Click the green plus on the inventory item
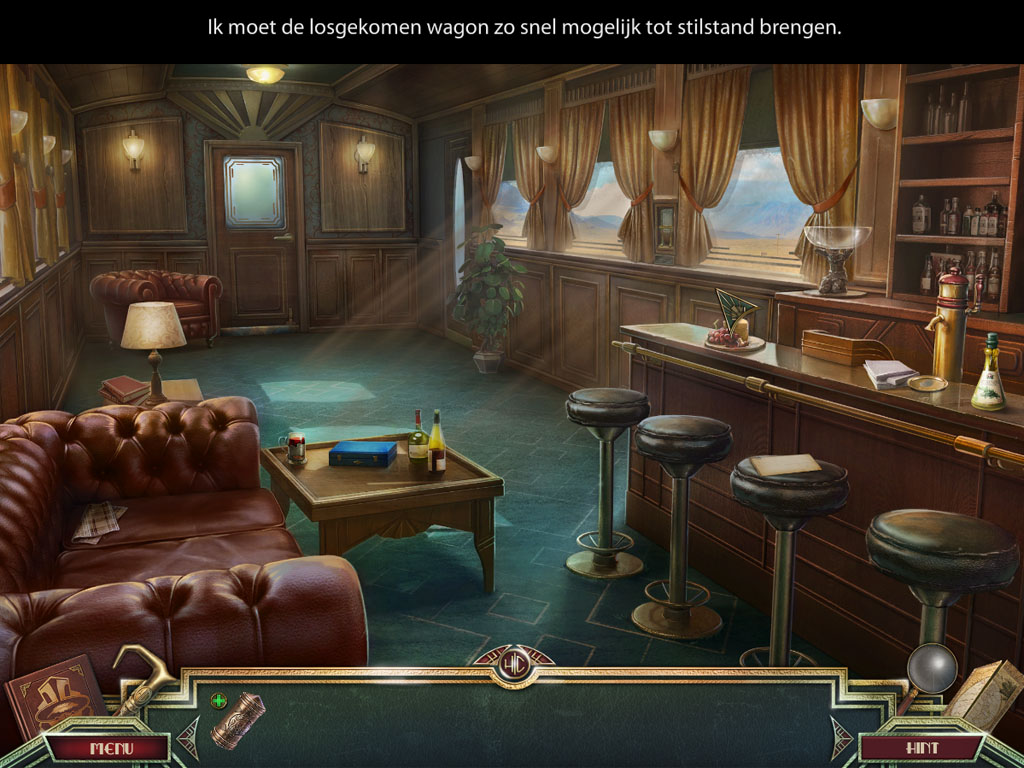This screenshot has width=1024, height=768. [x=219, y=700]
